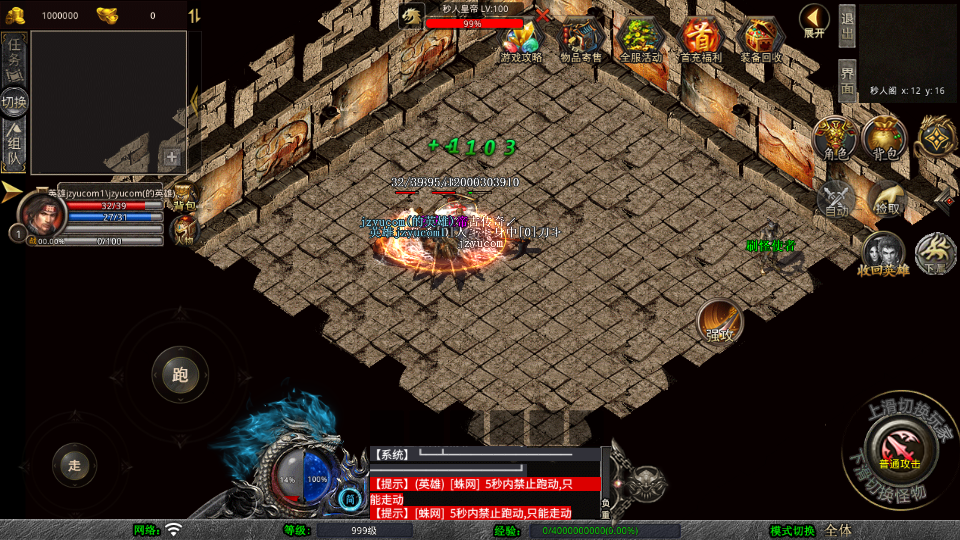The width and height of the screenshot is (960, 540).
Task: Toggle 自动 auto-combat with the crossed swords
Action: click(836, 198)
